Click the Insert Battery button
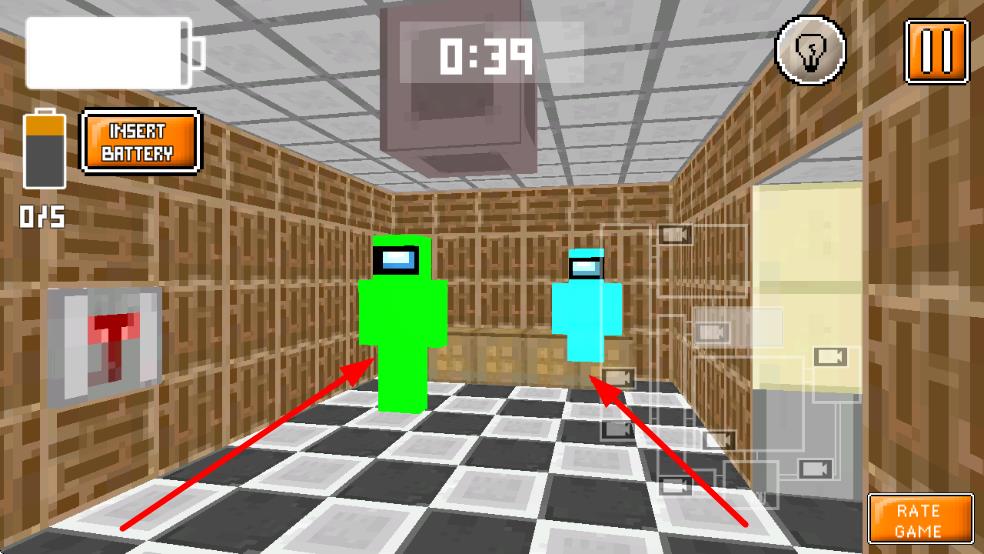 (139, 142)
